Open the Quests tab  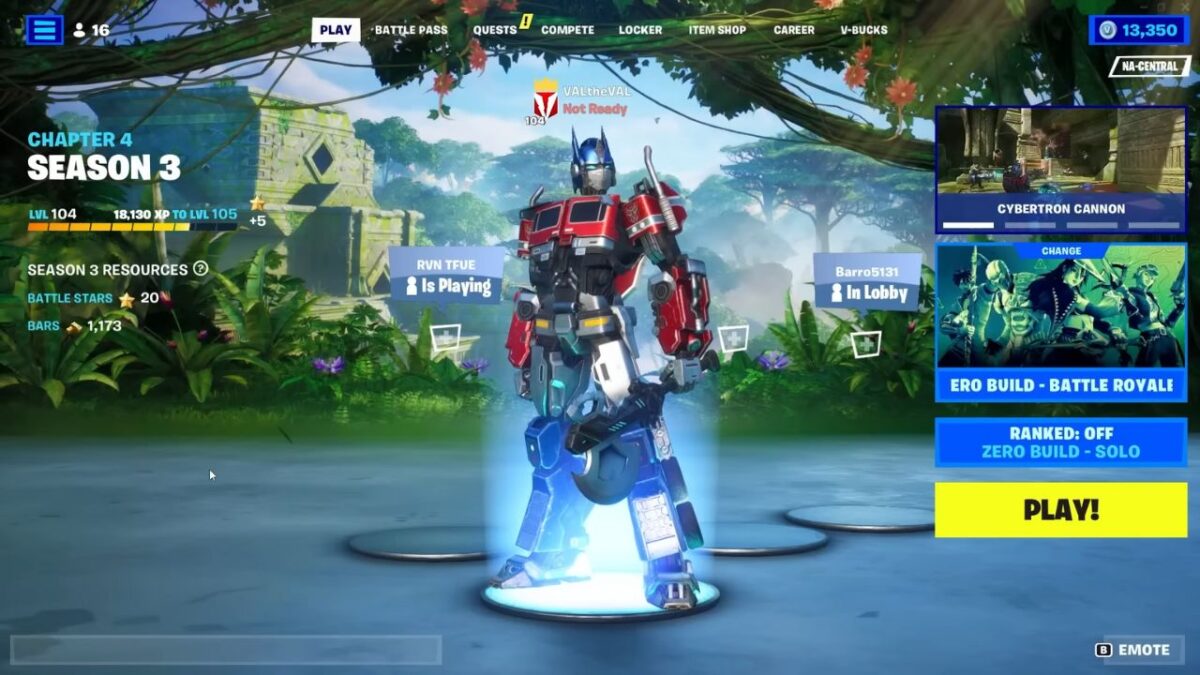[495, 30]
